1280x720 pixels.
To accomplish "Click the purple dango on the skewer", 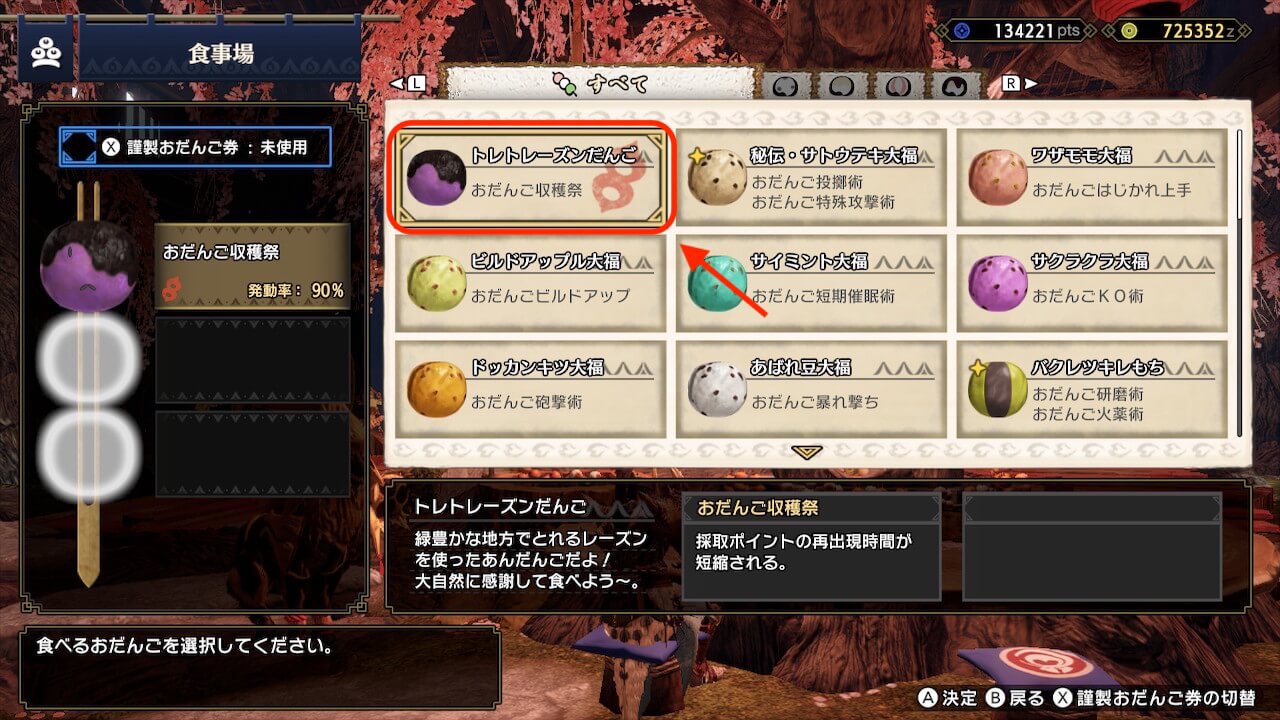I will 88,265.
